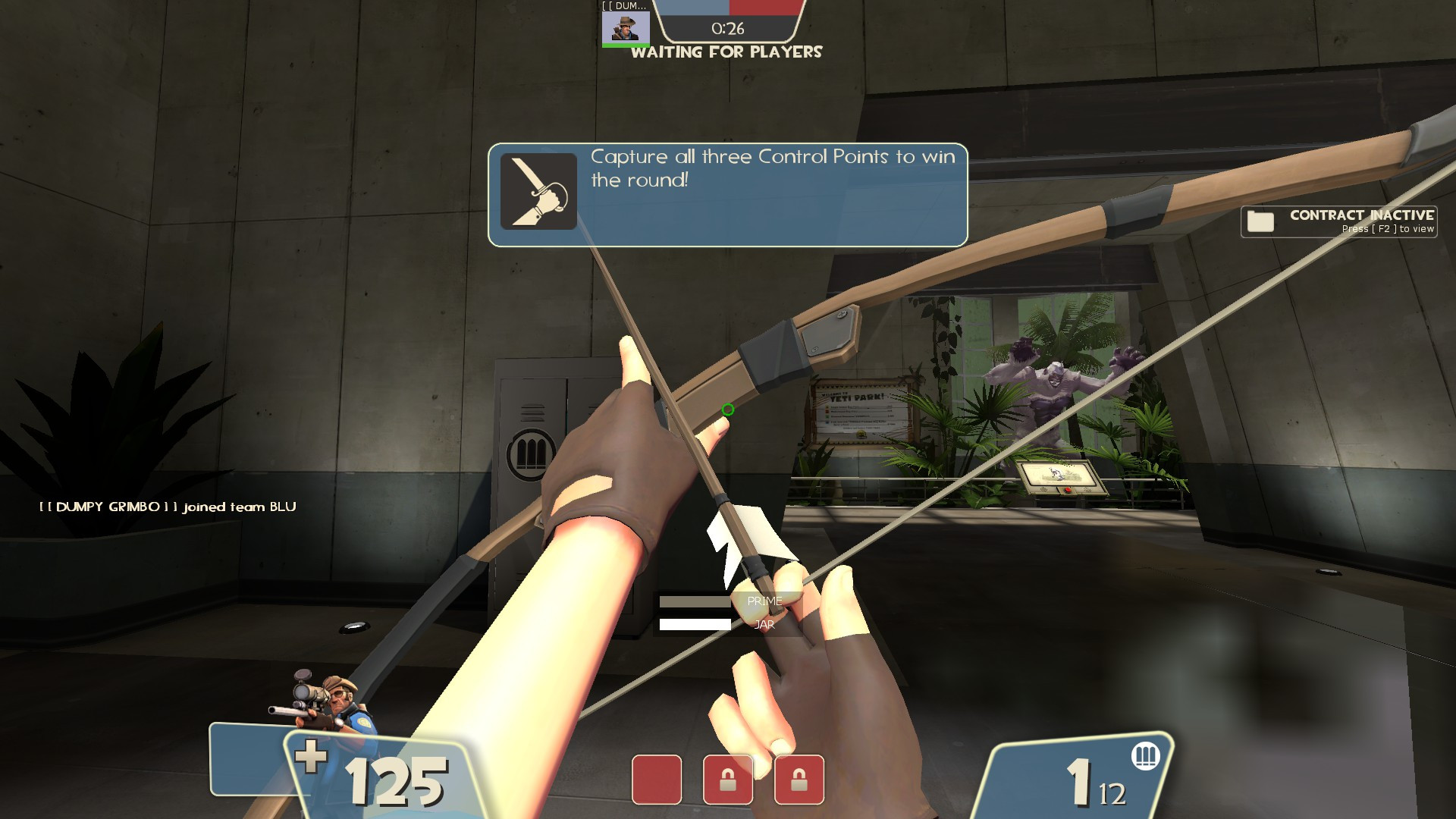Expand the CONTRACT INACTIVE panel
Viewport: 1456px width, 819px height.
point(1338,221)
